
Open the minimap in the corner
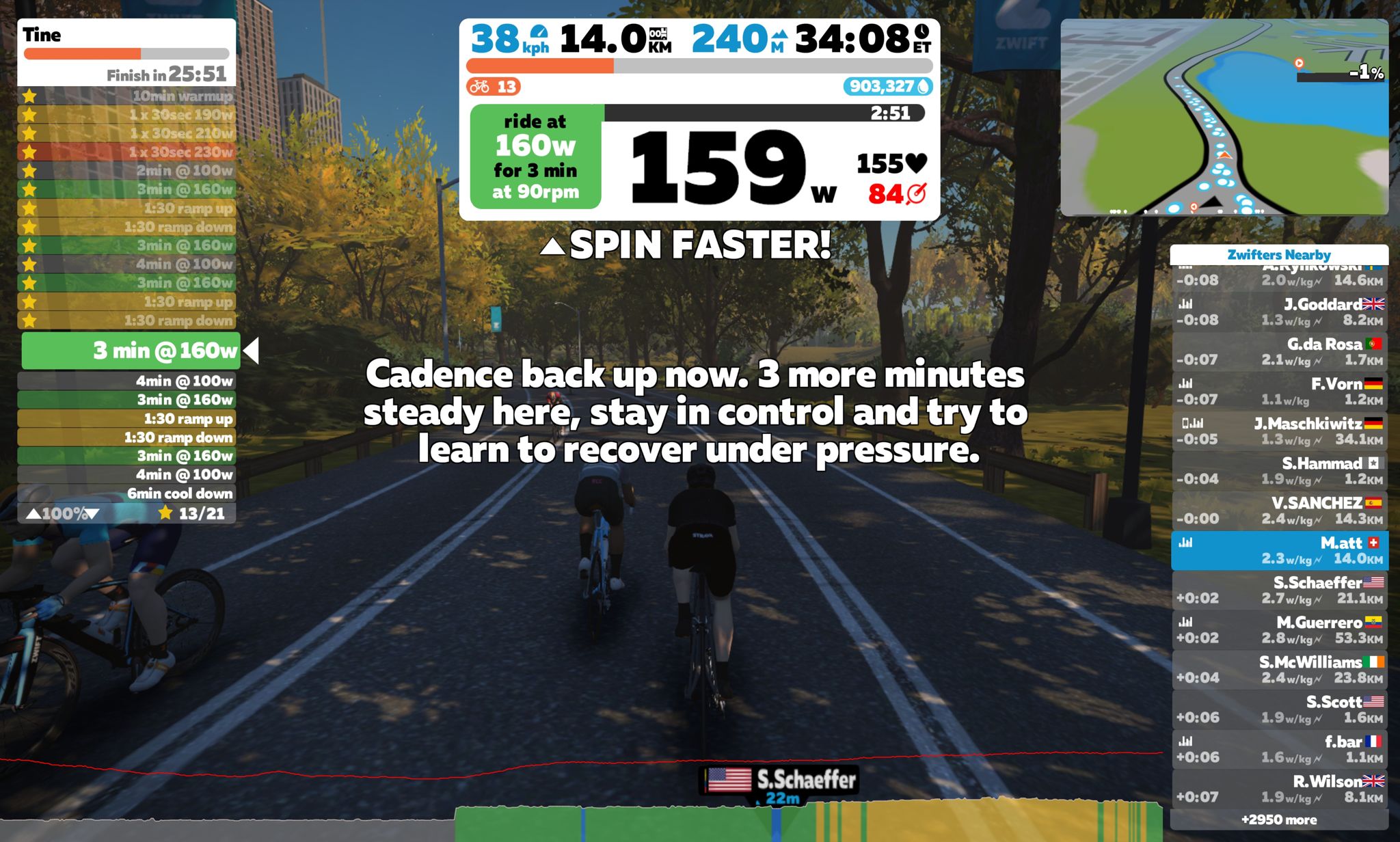[1224, 118]
